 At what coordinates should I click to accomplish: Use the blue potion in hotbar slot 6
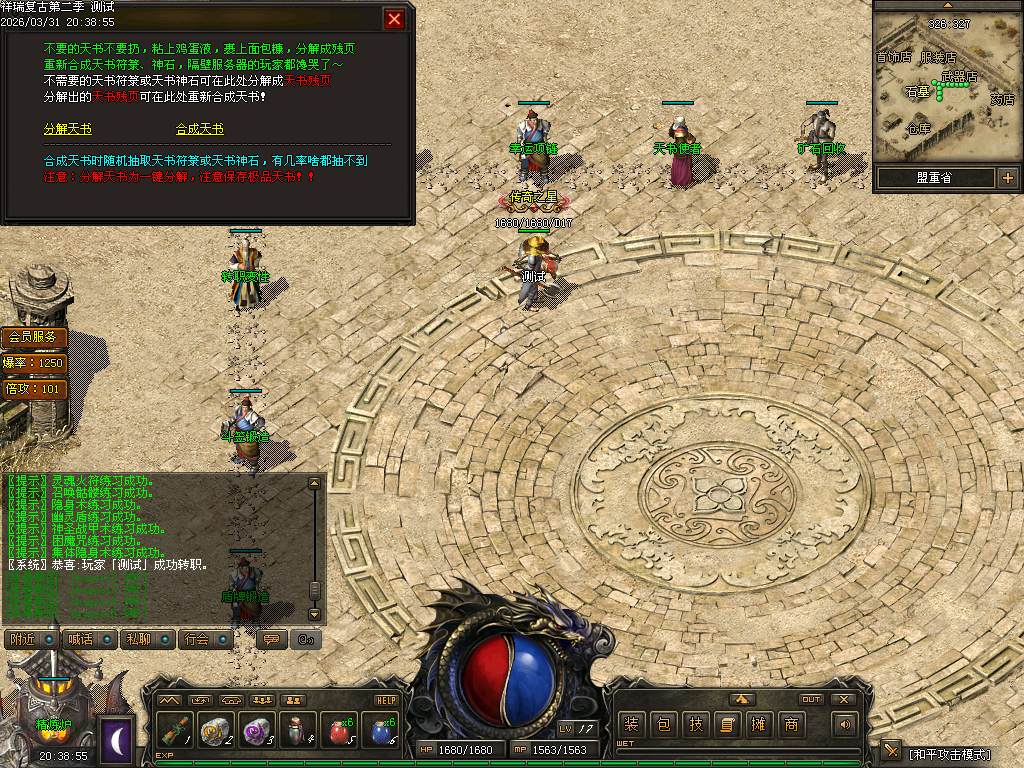pos(380,731)
